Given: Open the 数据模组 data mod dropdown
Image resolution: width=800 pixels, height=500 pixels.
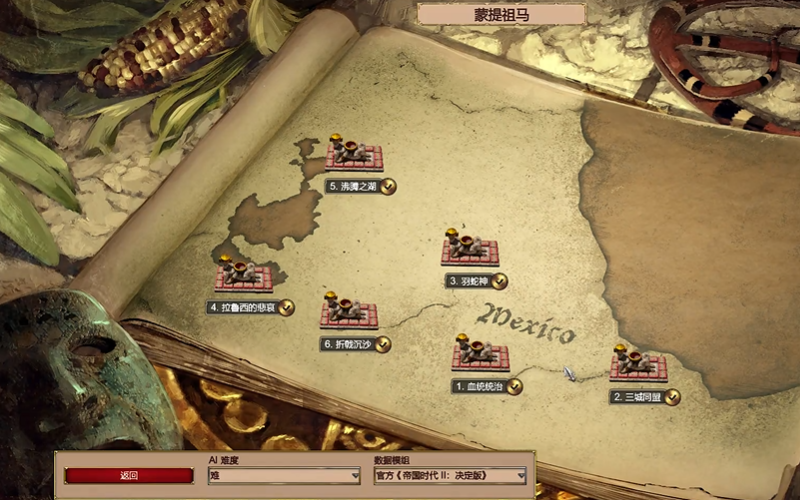Looking at the screenshot, I should click(450, 477).
